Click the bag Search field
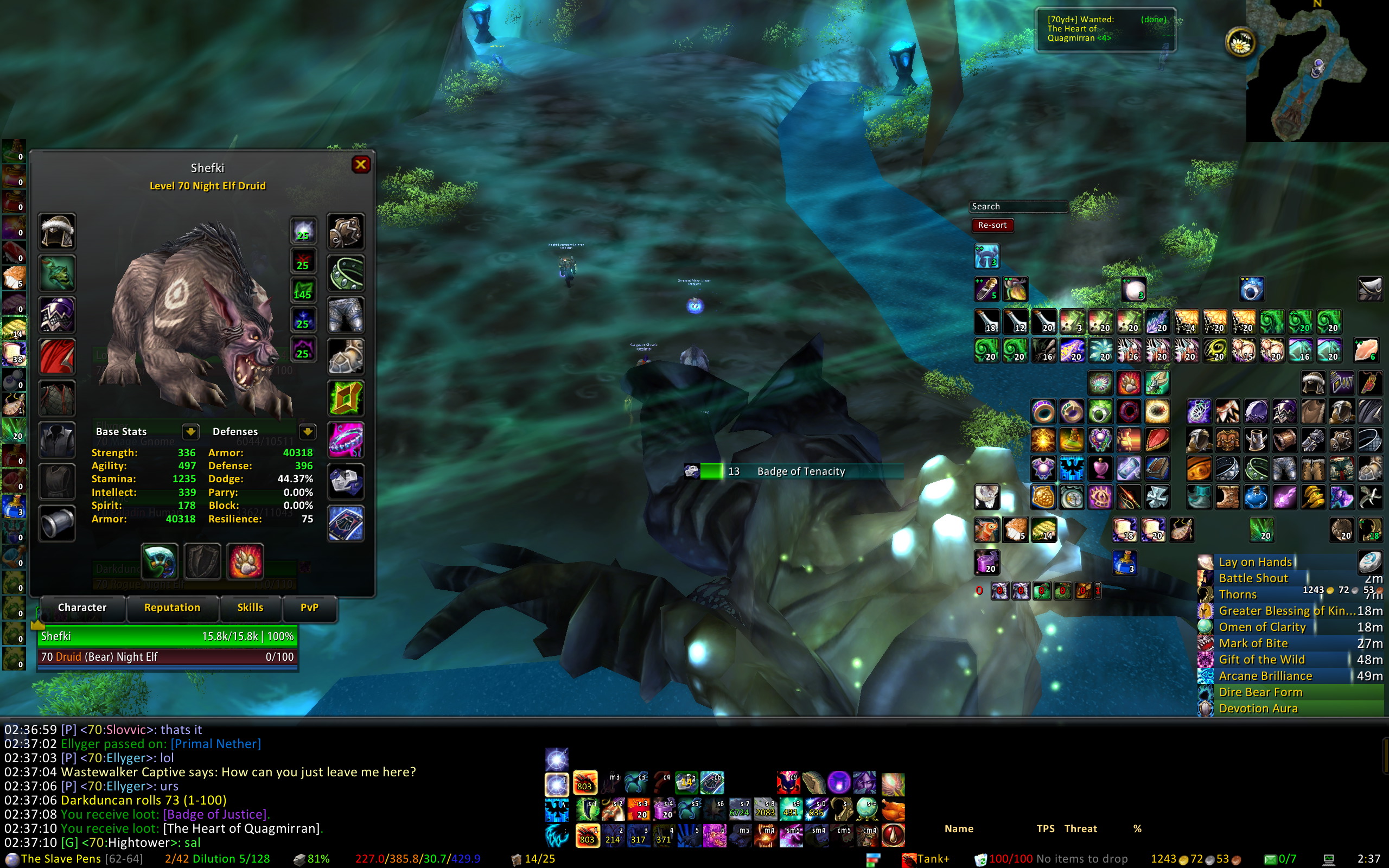Viewport: 1389px width, 868px height. pyautogui.click(x=1018, y=207)
